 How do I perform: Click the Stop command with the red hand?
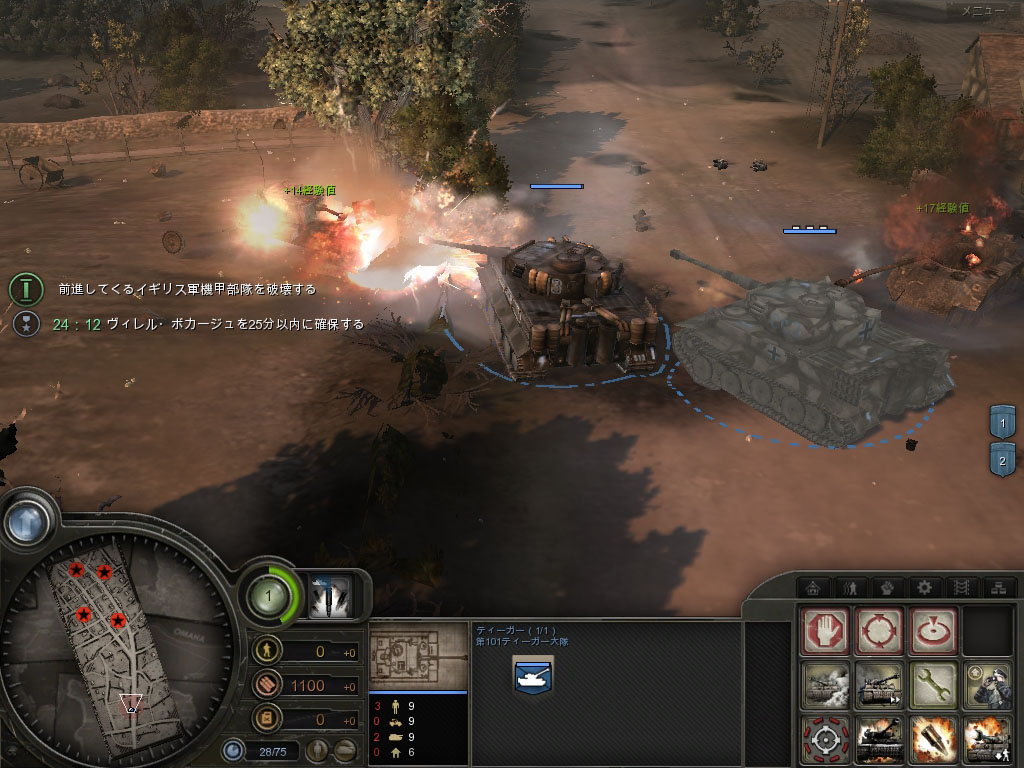[826, 631]
